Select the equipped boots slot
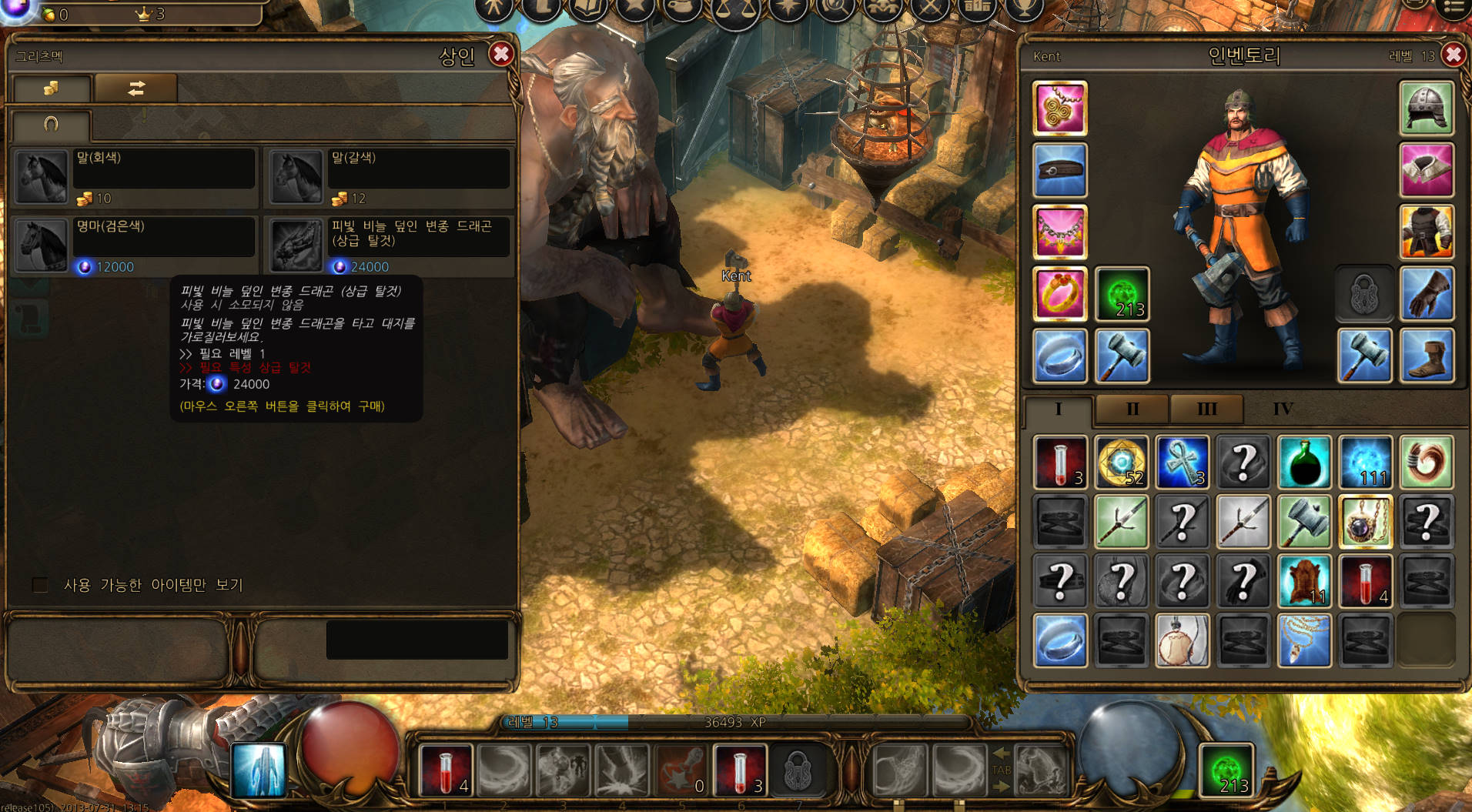 click(x=1426, y=356)
